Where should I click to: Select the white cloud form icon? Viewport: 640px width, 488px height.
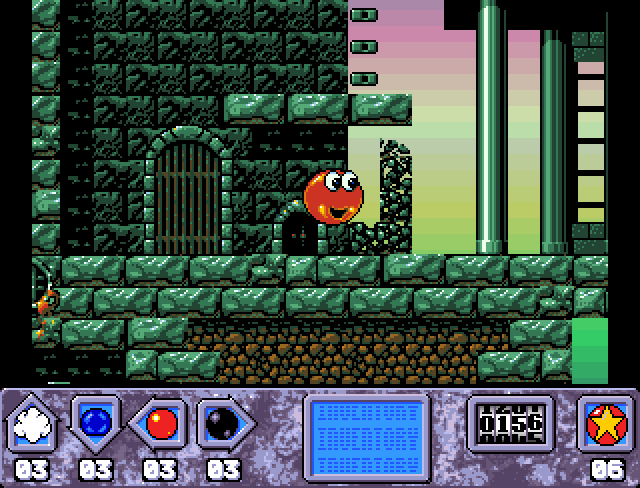(34, 424)
